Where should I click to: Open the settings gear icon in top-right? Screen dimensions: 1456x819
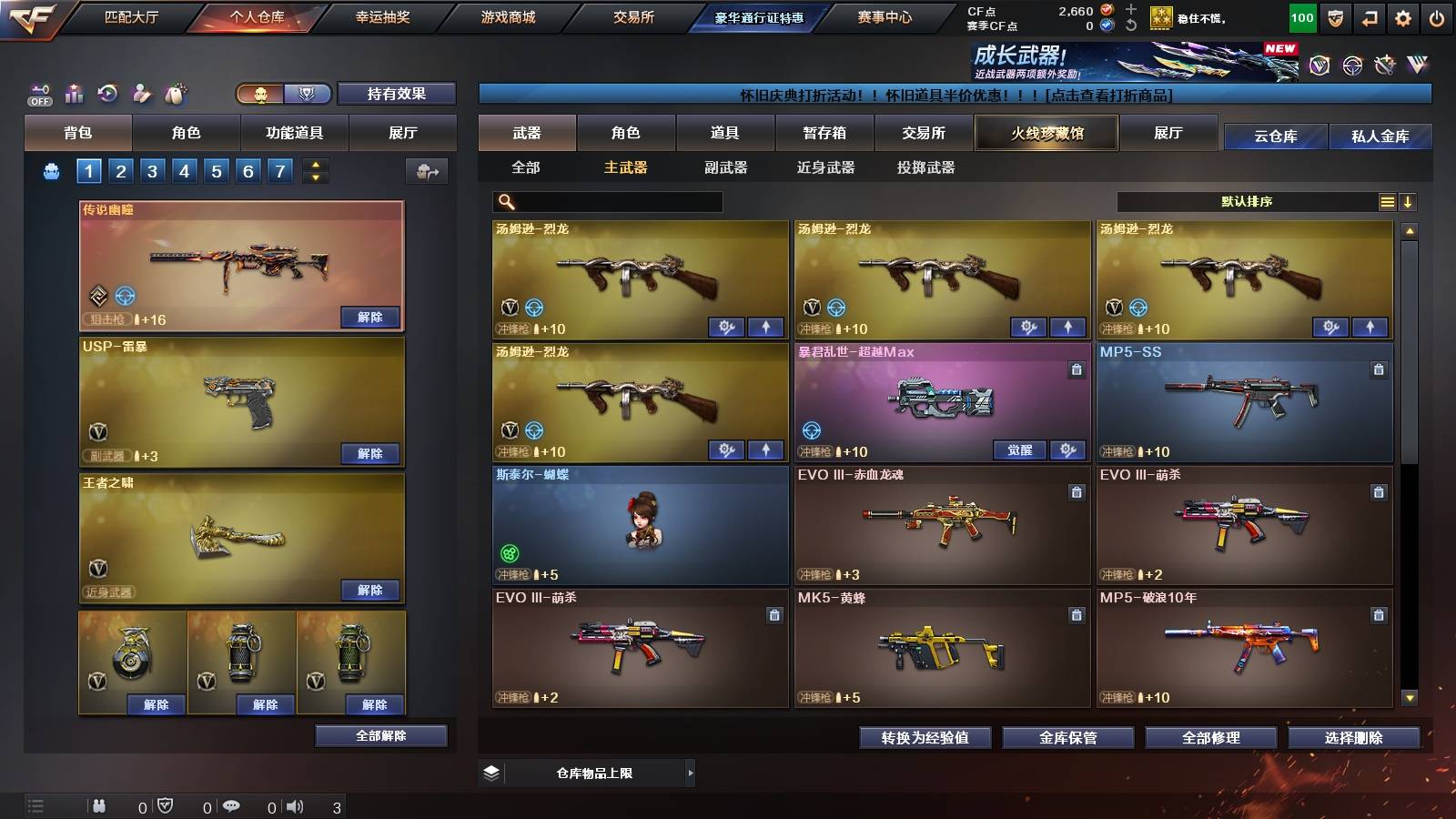click(x=1402, y=17)
